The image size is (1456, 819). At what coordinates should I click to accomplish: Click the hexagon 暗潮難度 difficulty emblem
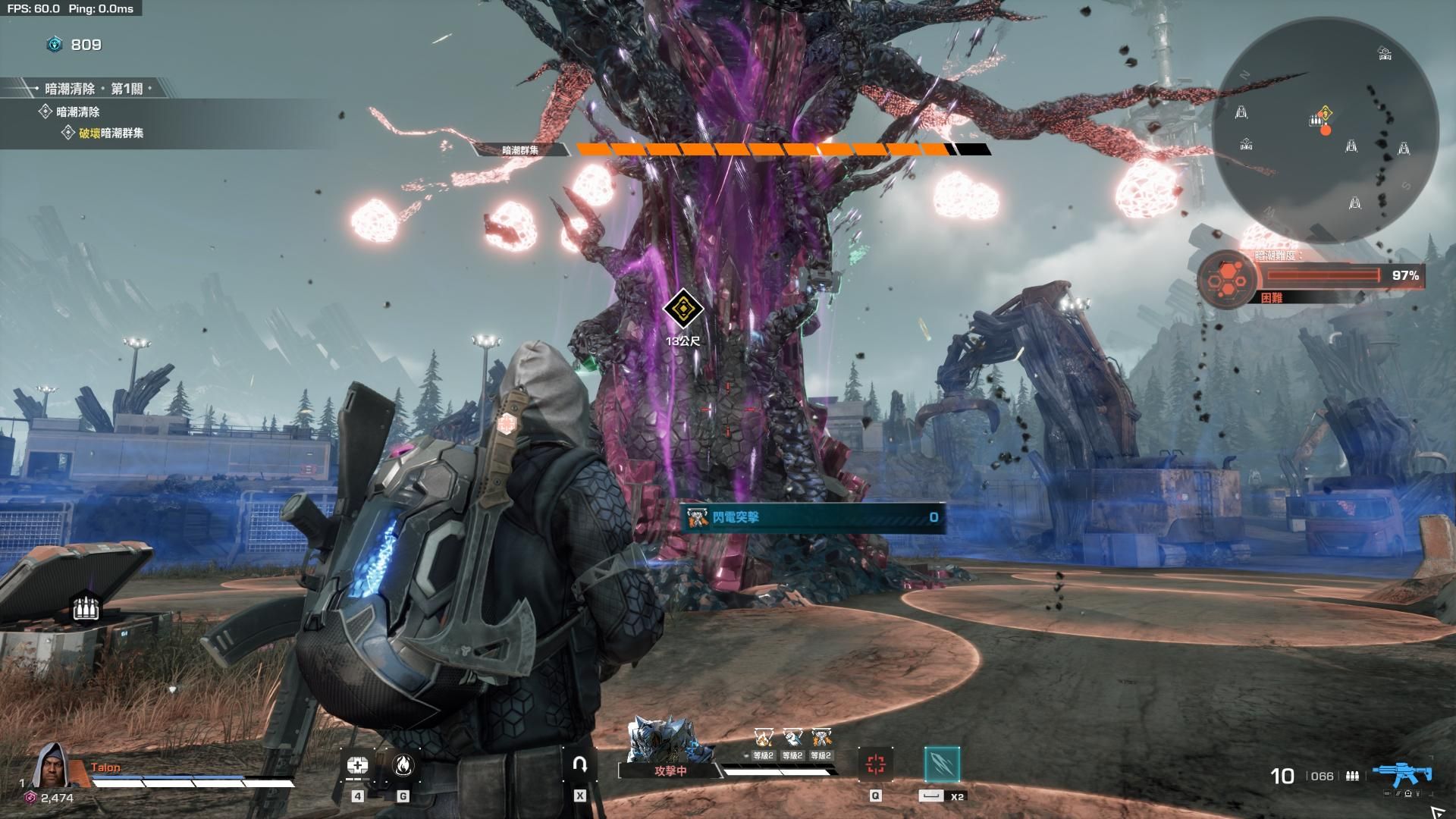[1226, 281]
